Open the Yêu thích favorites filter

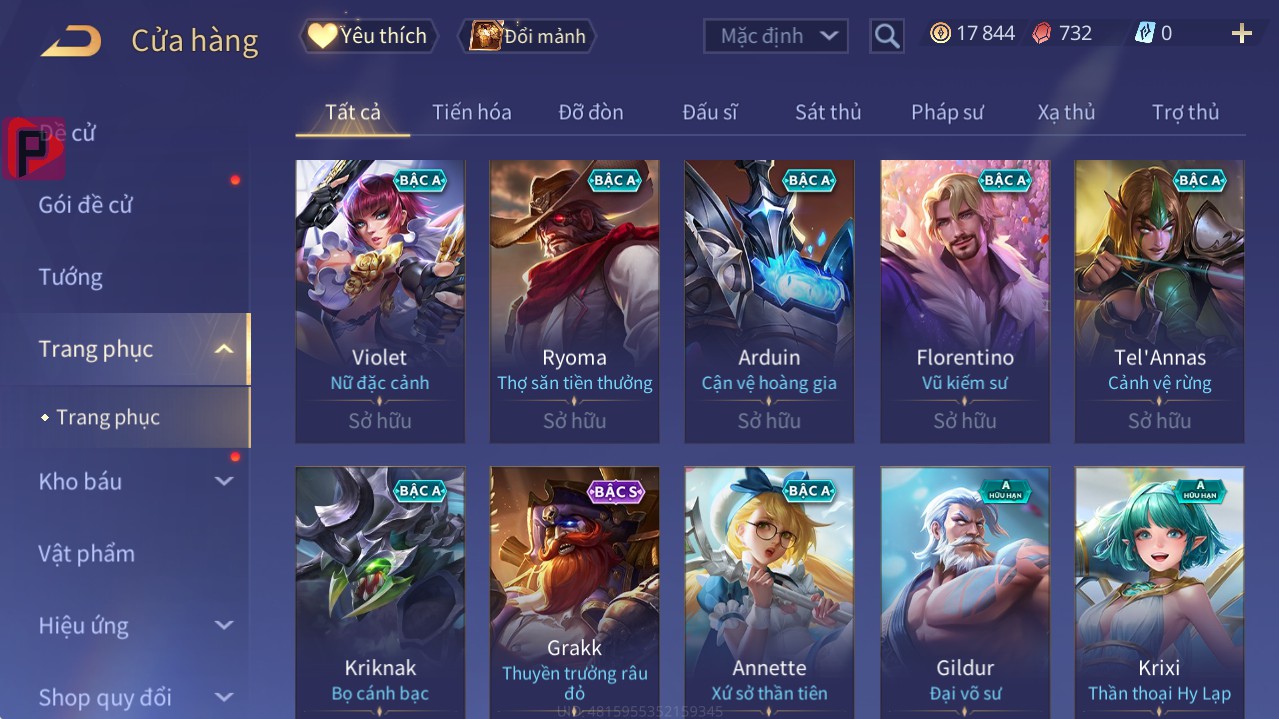point(369,36)
